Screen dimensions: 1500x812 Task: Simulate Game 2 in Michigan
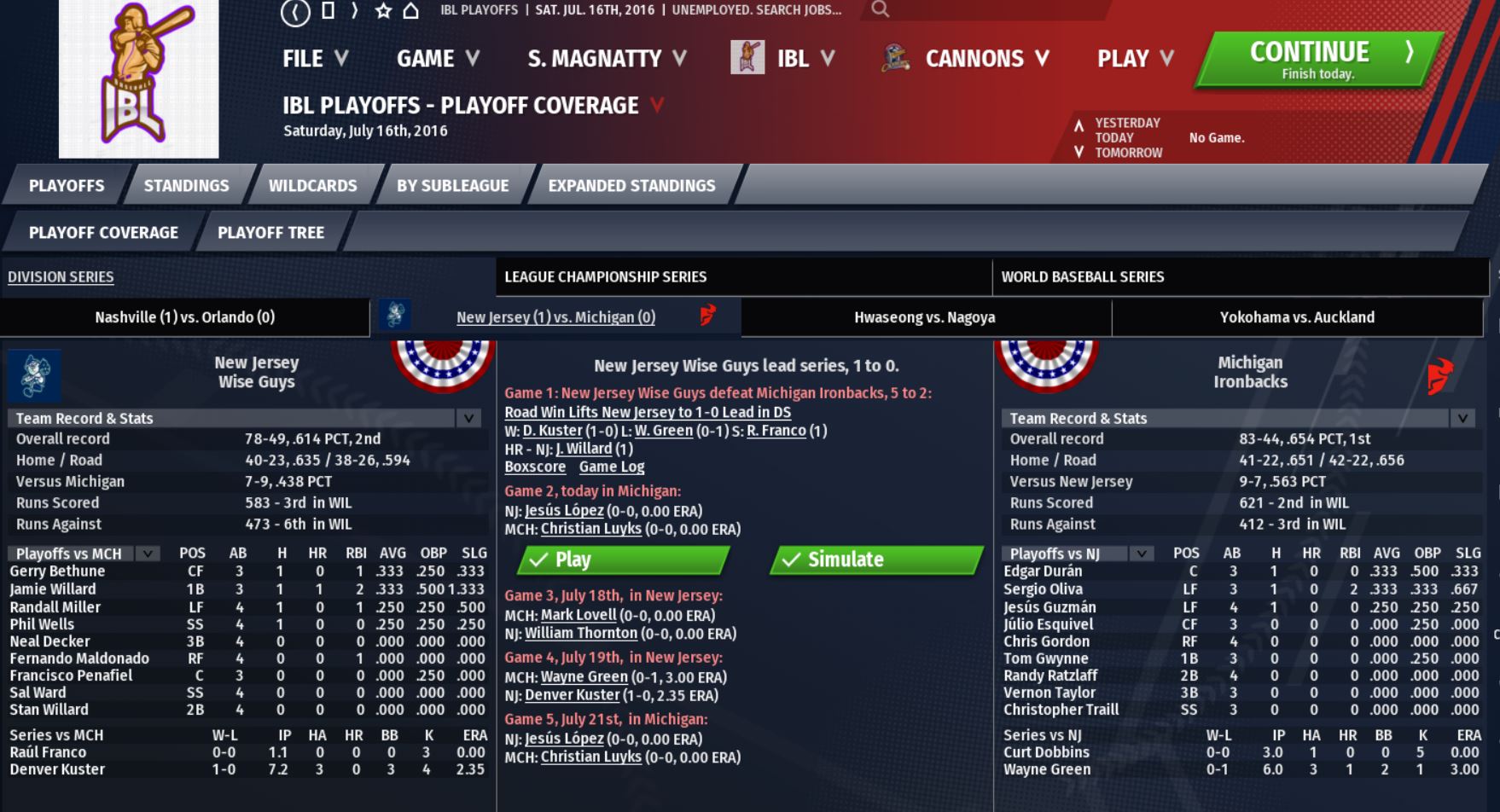click(876, 560)
